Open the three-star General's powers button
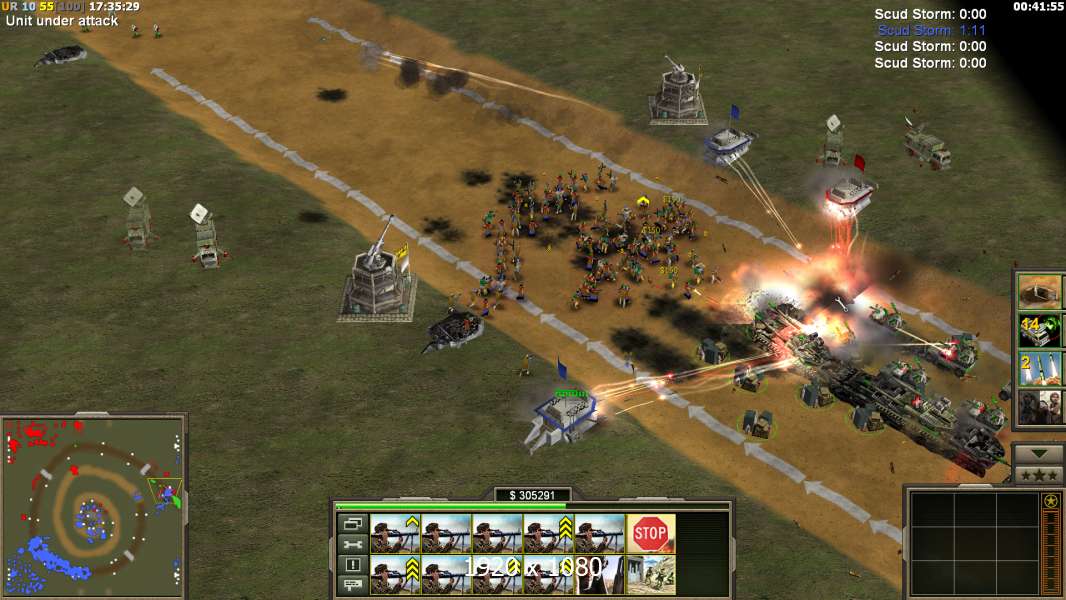Image resolution: width=1066 pixels, height=600 pixels. tap(1038, 475)
